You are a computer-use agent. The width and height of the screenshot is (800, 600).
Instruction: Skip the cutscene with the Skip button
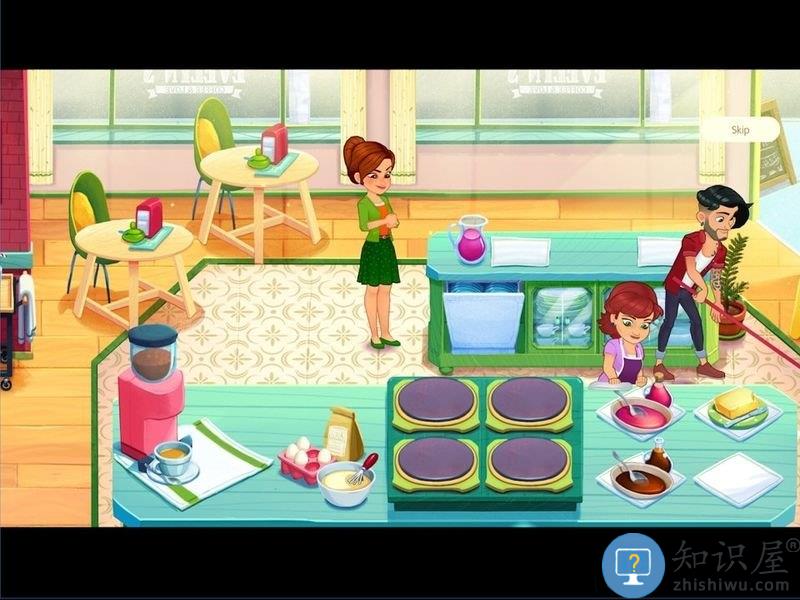coord(740,130)
